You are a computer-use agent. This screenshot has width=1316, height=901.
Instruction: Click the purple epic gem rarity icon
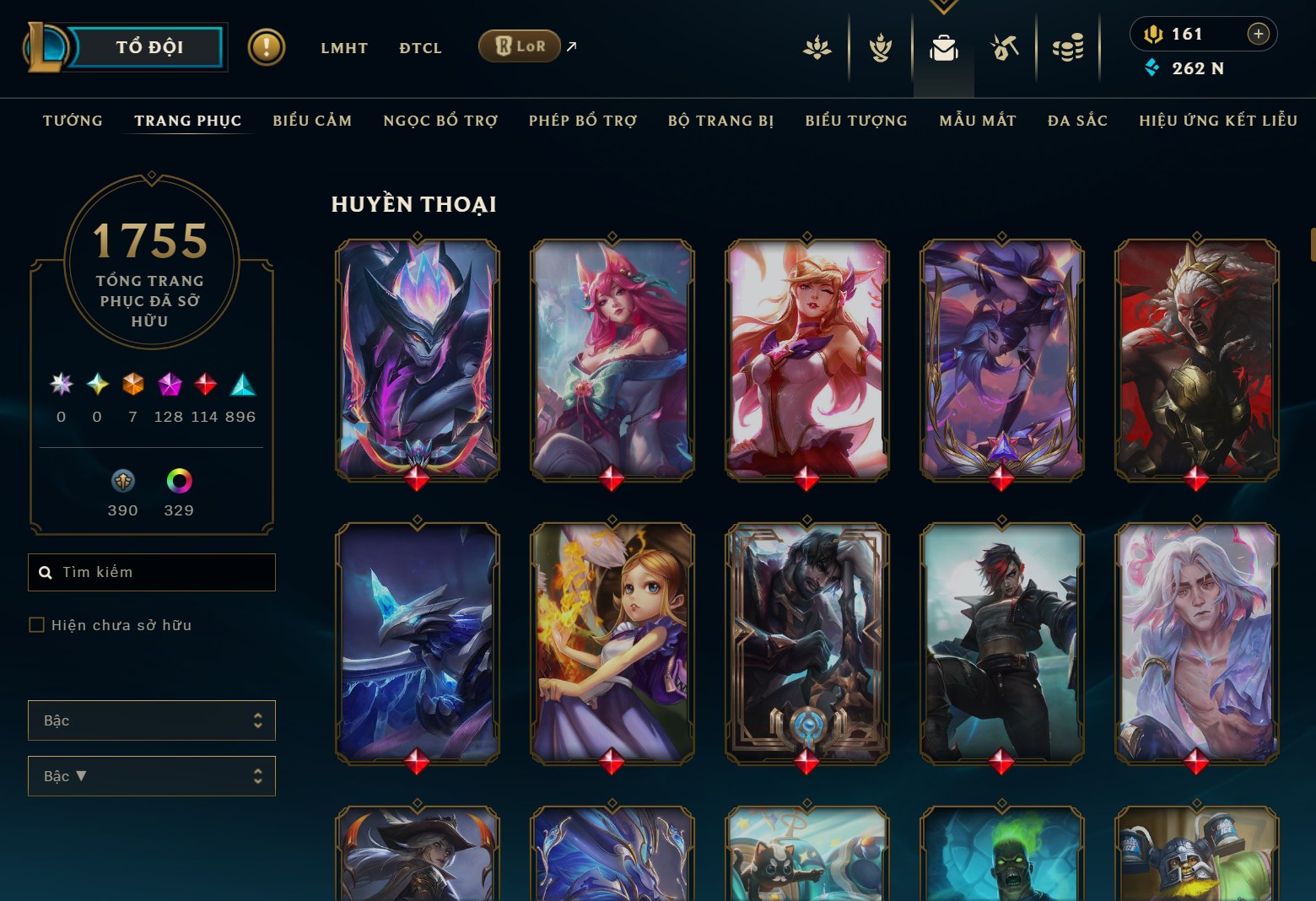click(167, 386)
